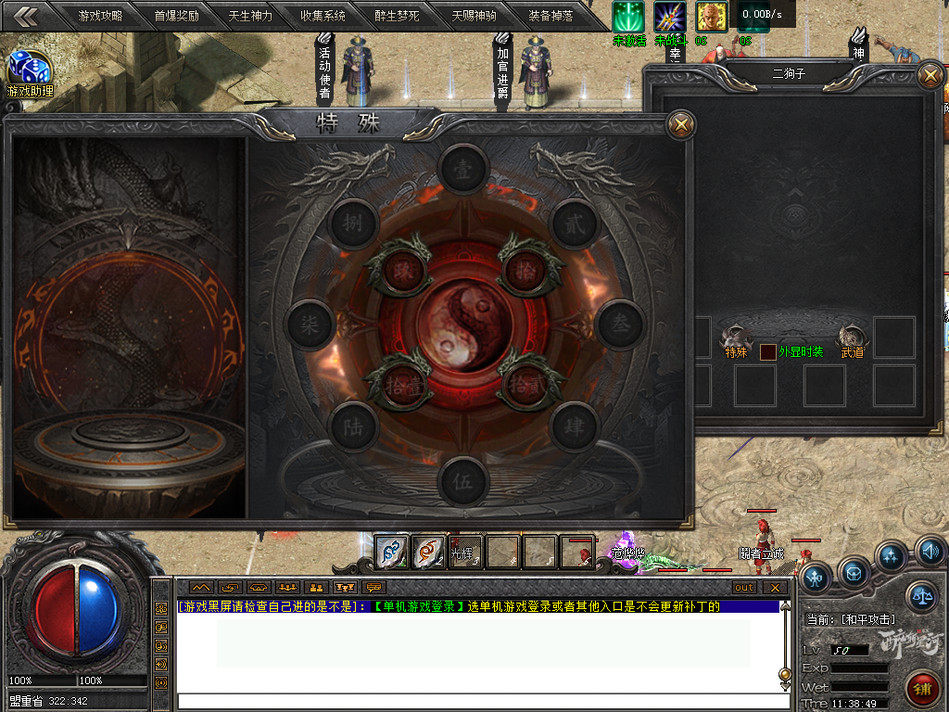
Task: Close the 特殊 panel
Action: point(681,125)
